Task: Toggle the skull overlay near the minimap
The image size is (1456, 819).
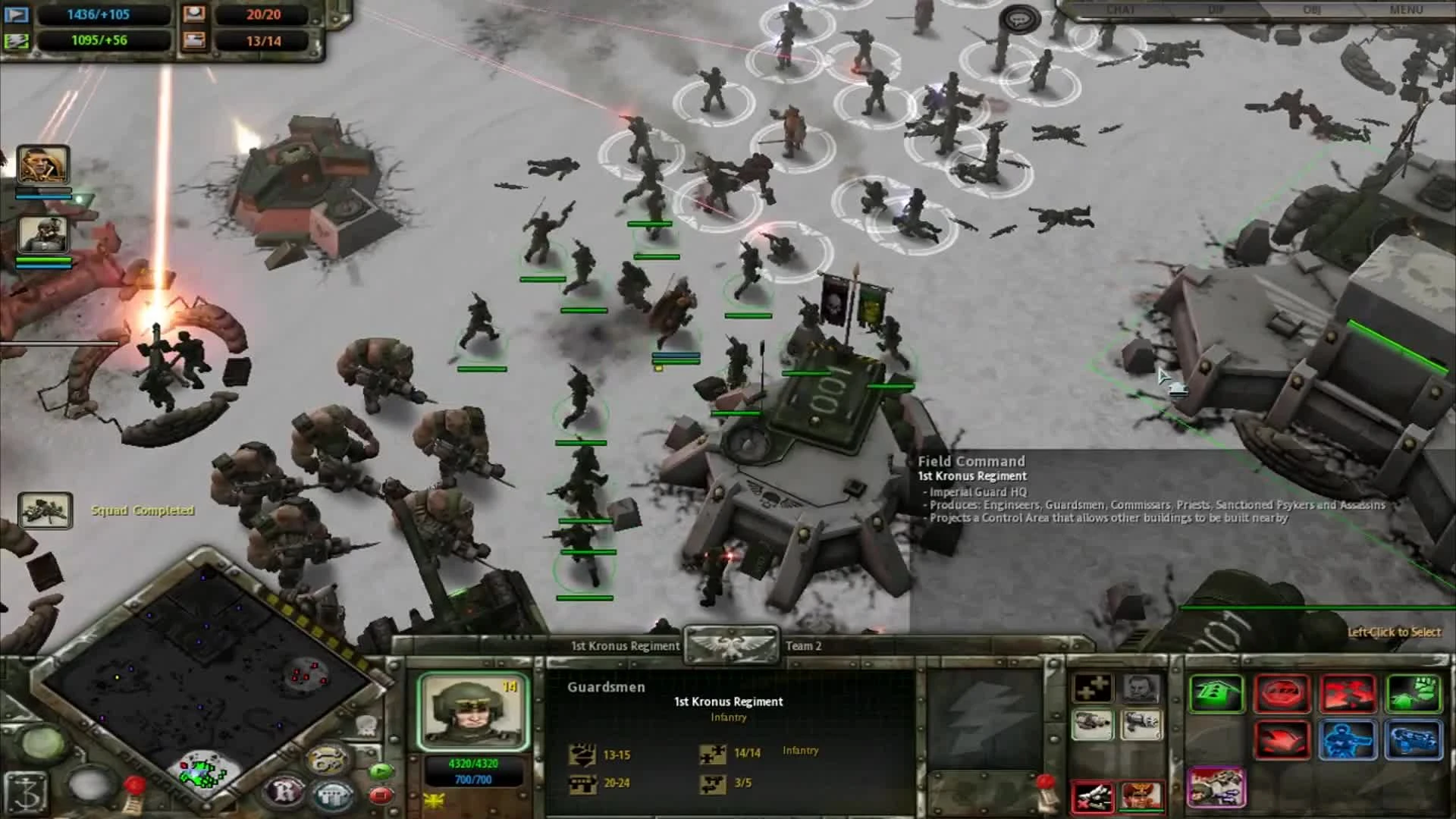Action: (x=367, y=726)
